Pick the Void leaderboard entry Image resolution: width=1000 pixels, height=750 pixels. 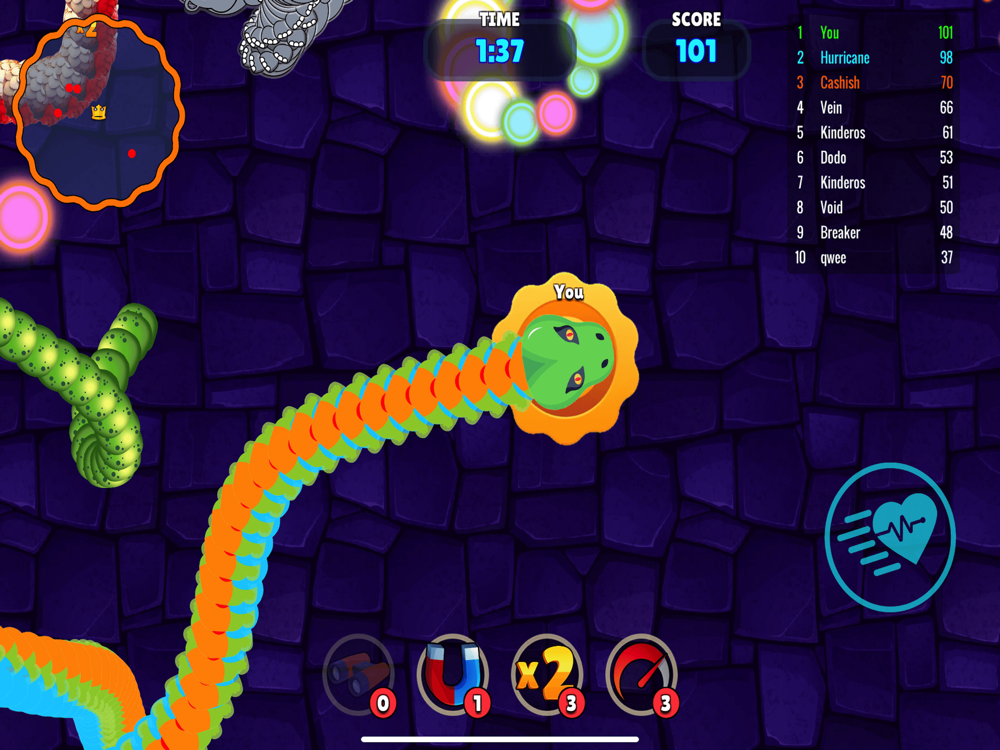point(874,208)
